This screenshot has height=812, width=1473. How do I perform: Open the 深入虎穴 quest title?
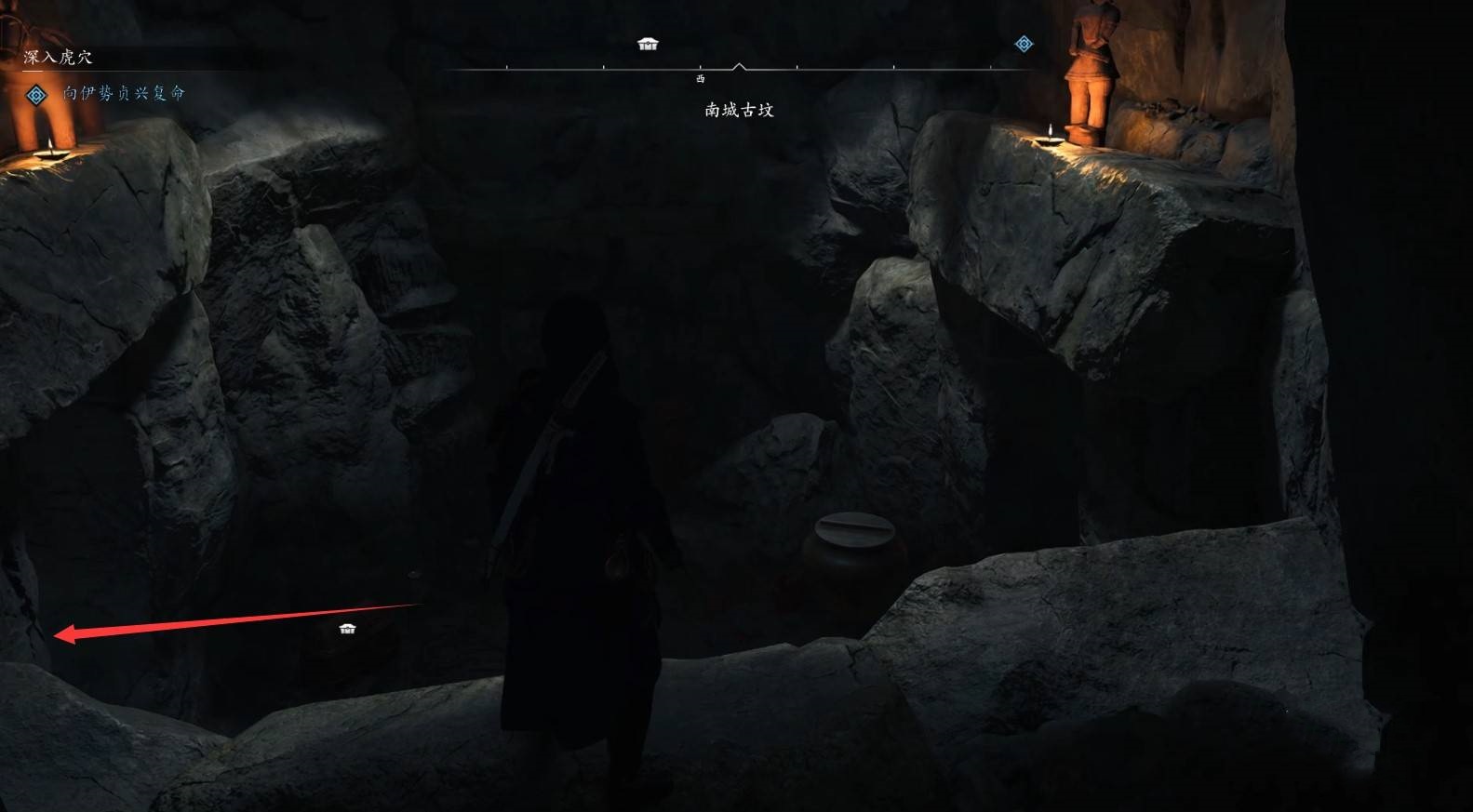[x=58, y=58]
